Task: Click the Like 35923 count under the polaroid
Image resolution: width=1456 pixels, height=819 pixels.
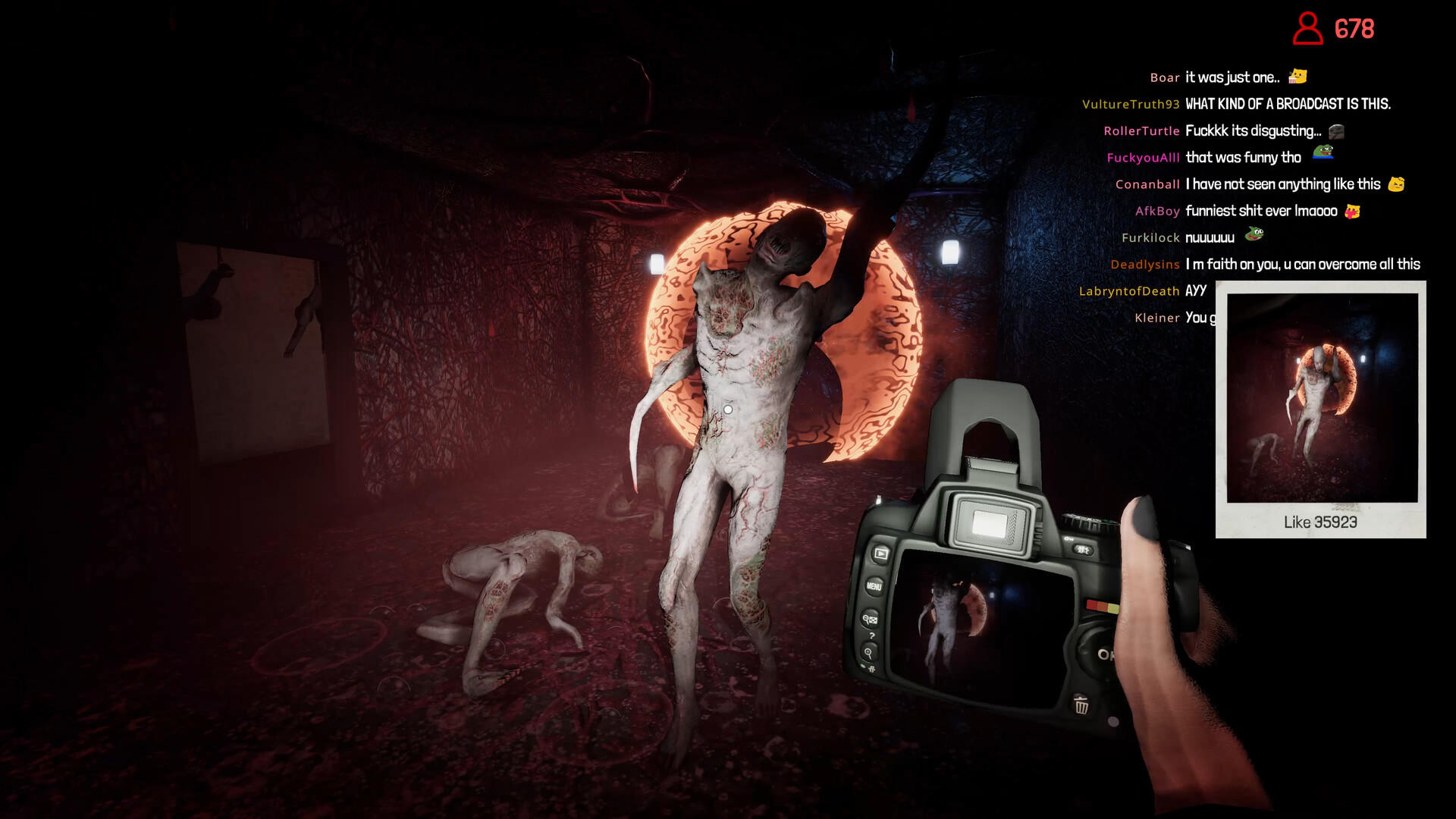Action: coord(1321,522)
